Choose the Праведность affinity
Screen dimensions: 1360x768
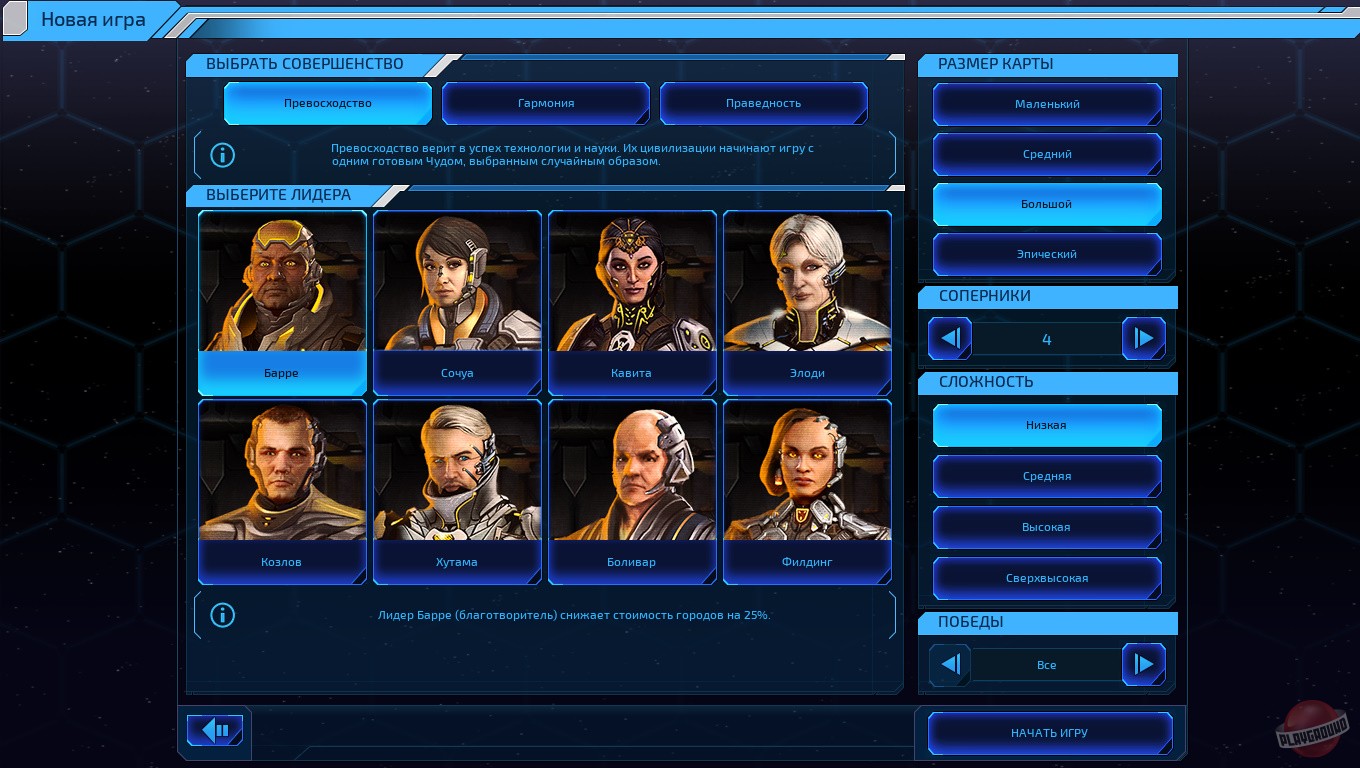click(x=763, y=103)
